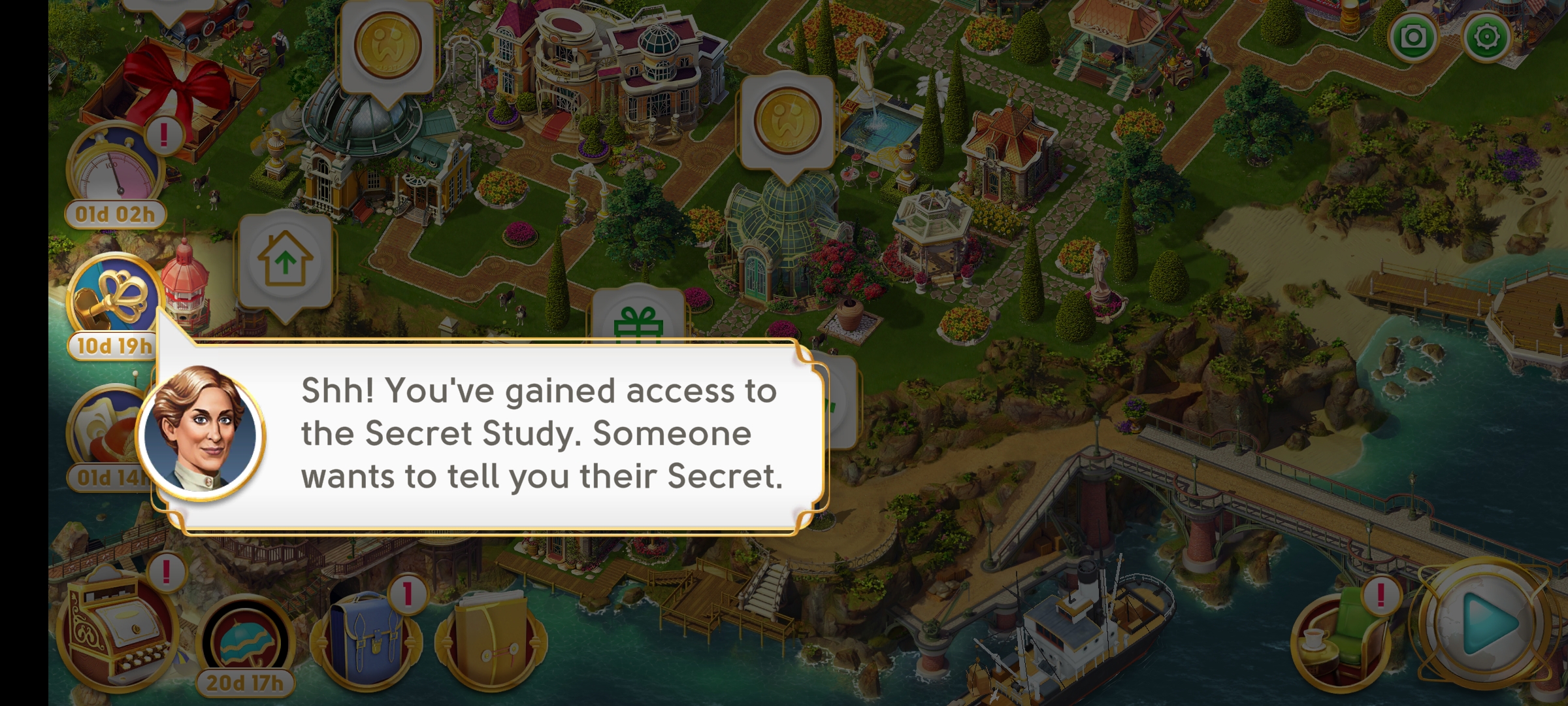Screen dimensions: 1568x706
Task: Tap the camera screenshot button
Action: pyautogui.click(x=1413, y=37)
